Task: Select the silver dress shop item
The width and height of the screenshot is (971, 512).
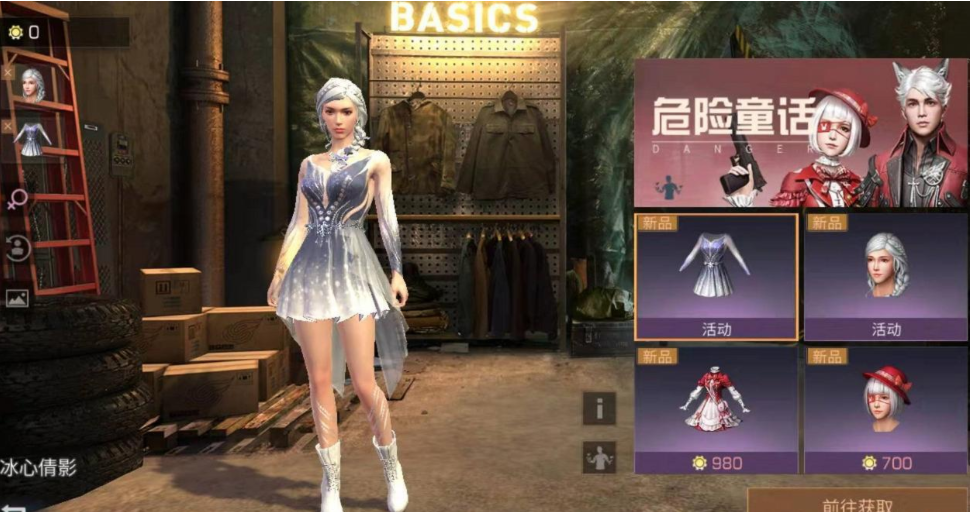Action: (715, 276)
